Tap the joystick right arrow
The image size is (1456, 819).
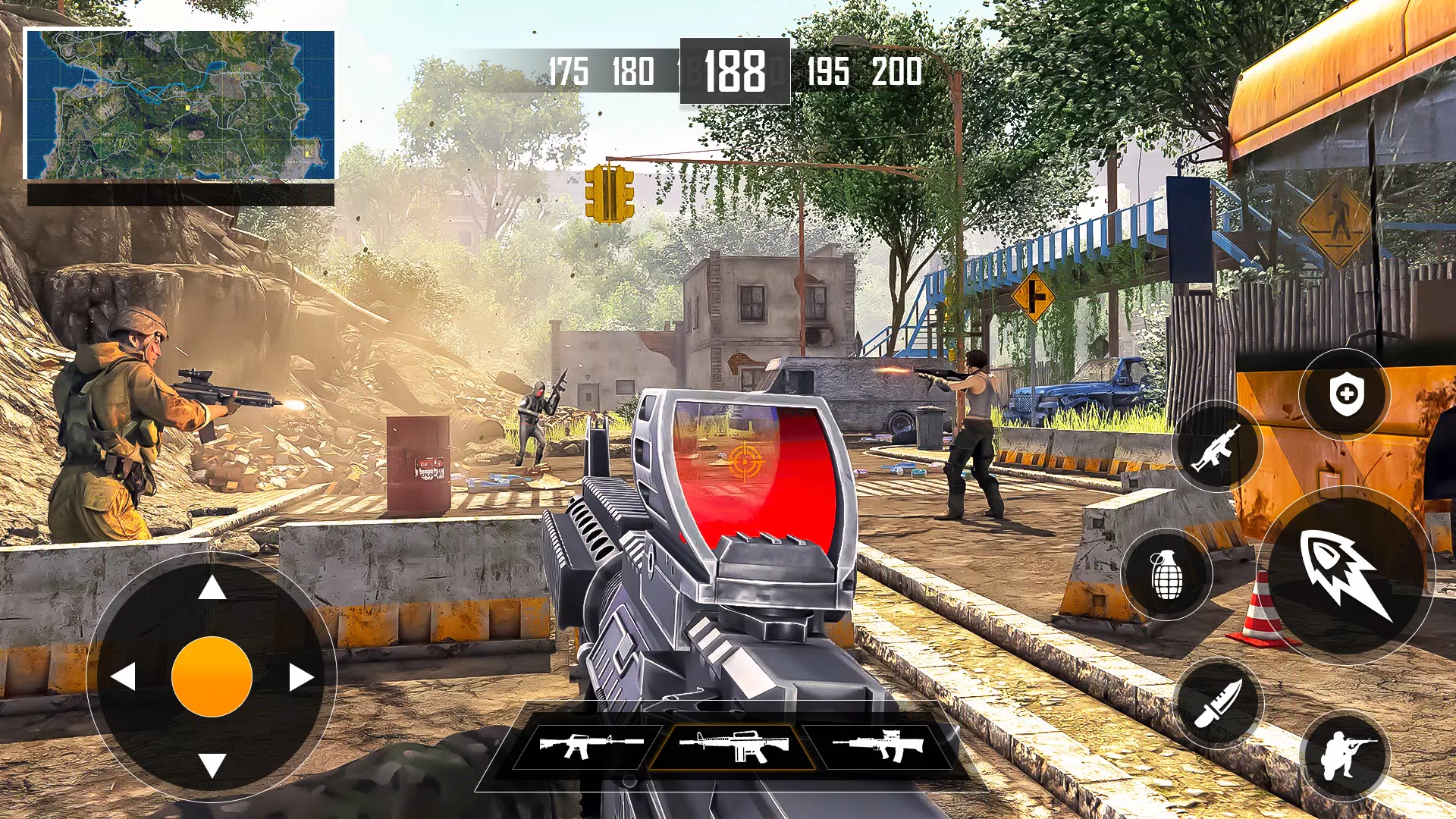click(x=300, y=676)
